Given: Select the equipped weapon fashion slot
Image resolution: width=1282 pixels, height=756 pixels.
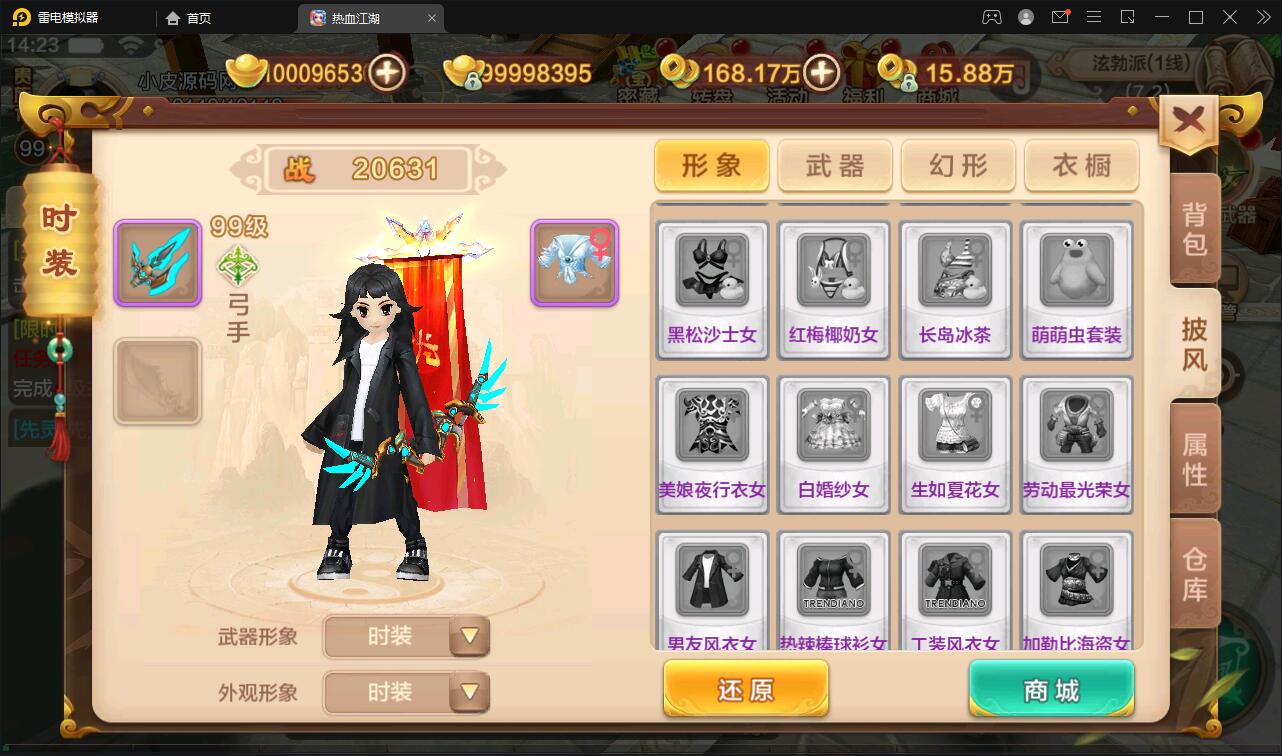Looking at the screenshot, I should (x=157, y=263).
